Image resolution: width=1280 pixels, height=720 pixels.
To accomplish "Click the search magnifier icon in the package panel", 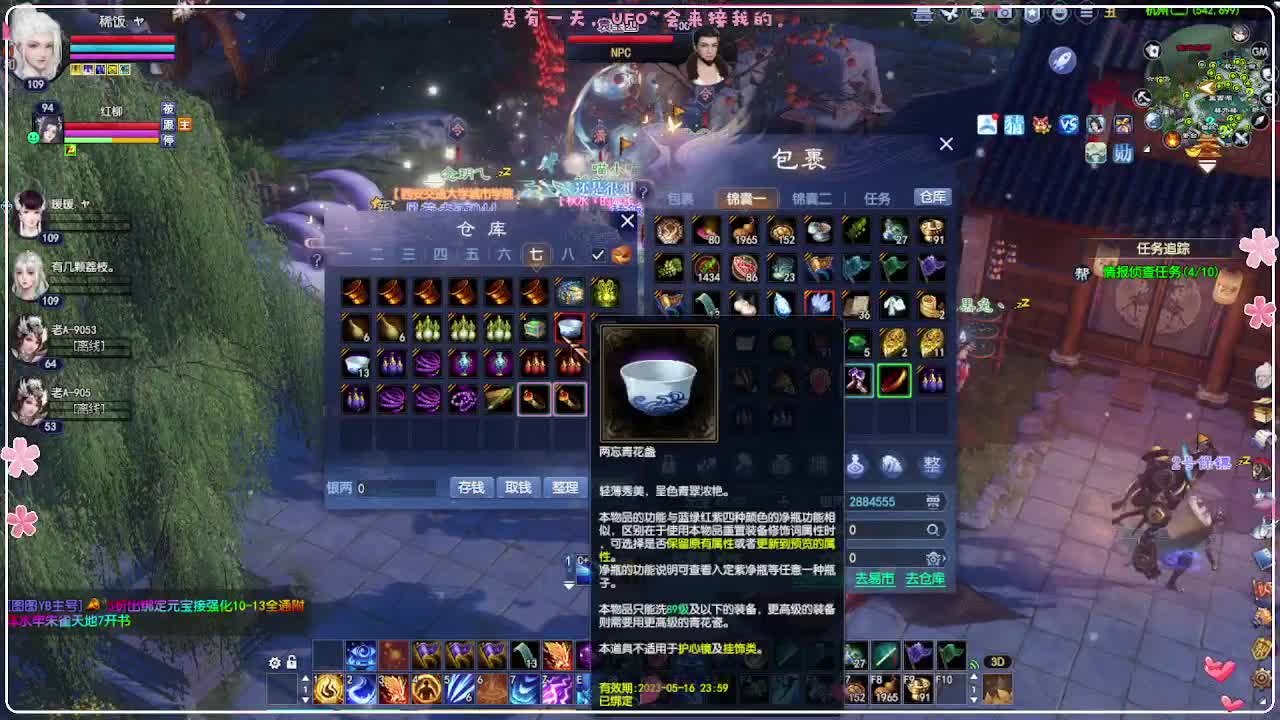I will click(x=932, y=531).
